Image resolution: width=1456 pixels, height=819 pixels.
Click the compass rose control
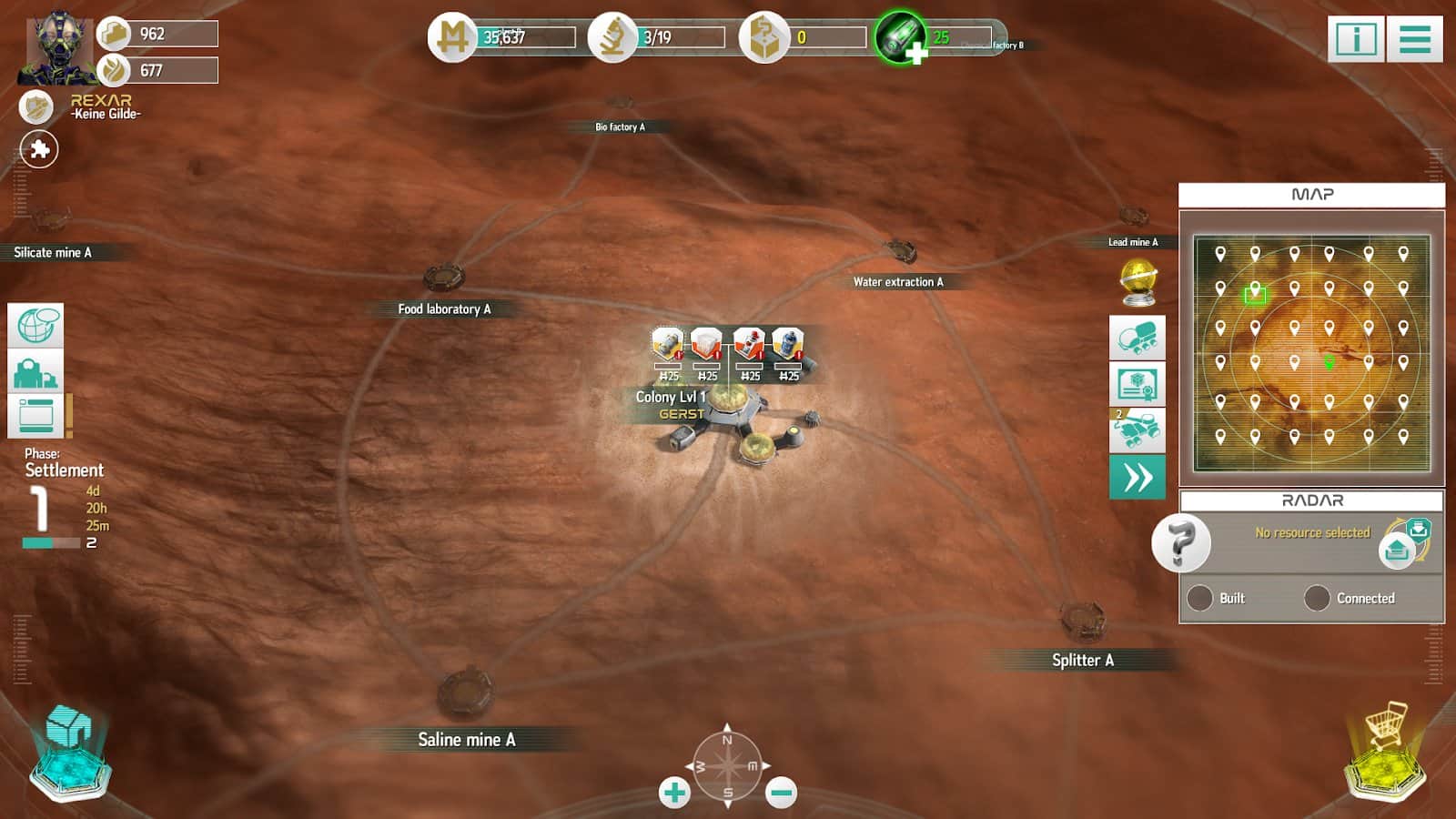[727, 765]
